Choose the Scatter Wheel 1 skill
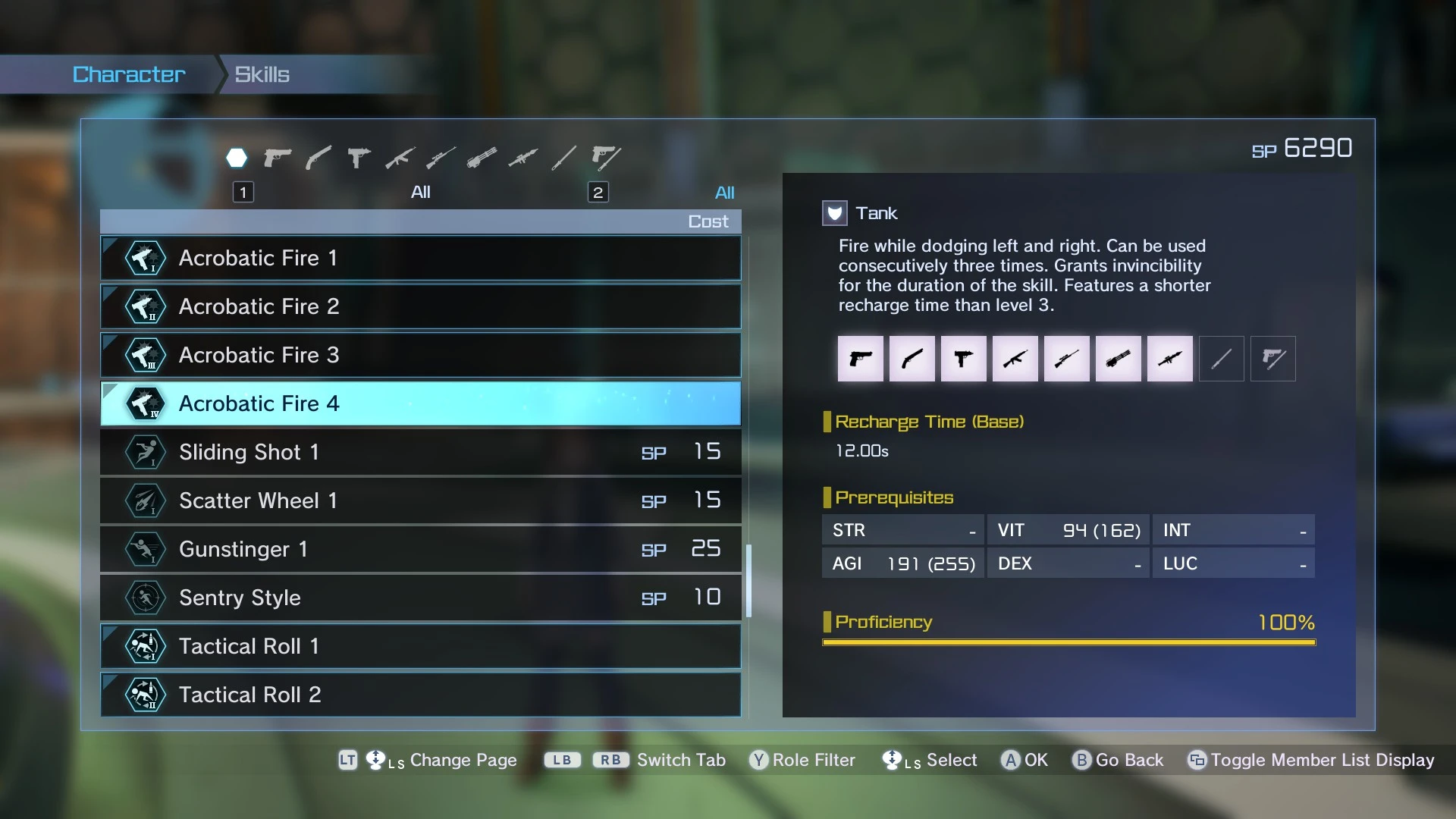 [420, 500]
